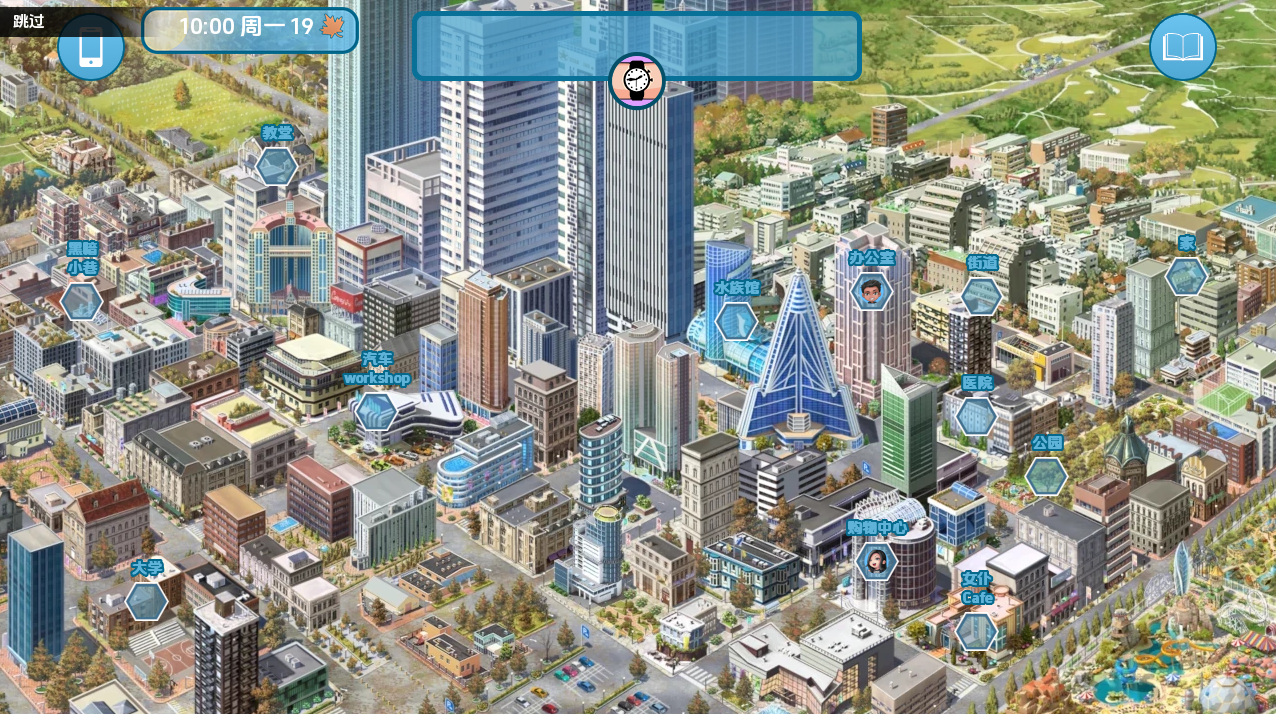This screenshot has height=714, width=1276.
Task: Choose the 公园 location marker
Action: [x=1046, y=476]
